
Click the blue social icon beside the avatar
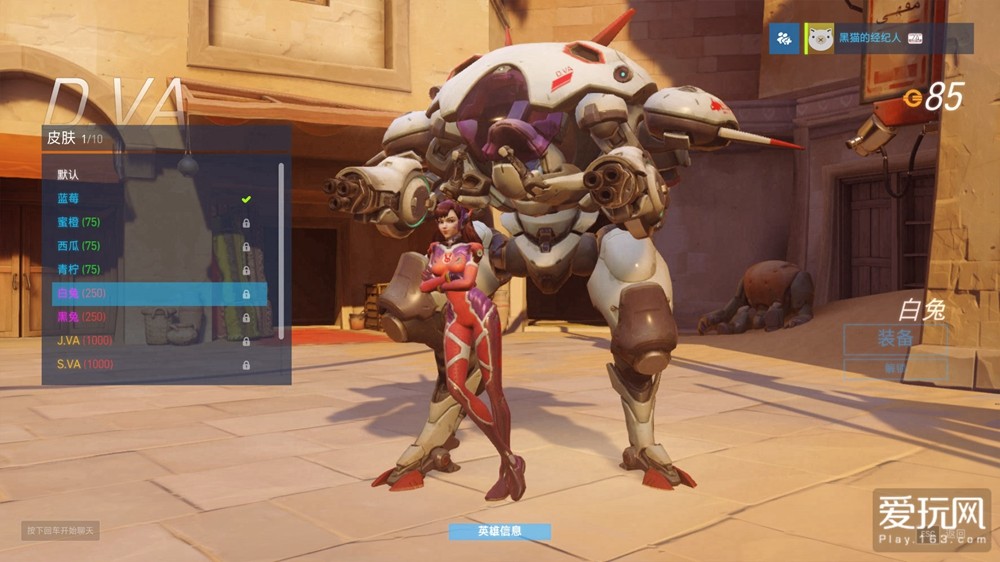click(x=784, y=39)
